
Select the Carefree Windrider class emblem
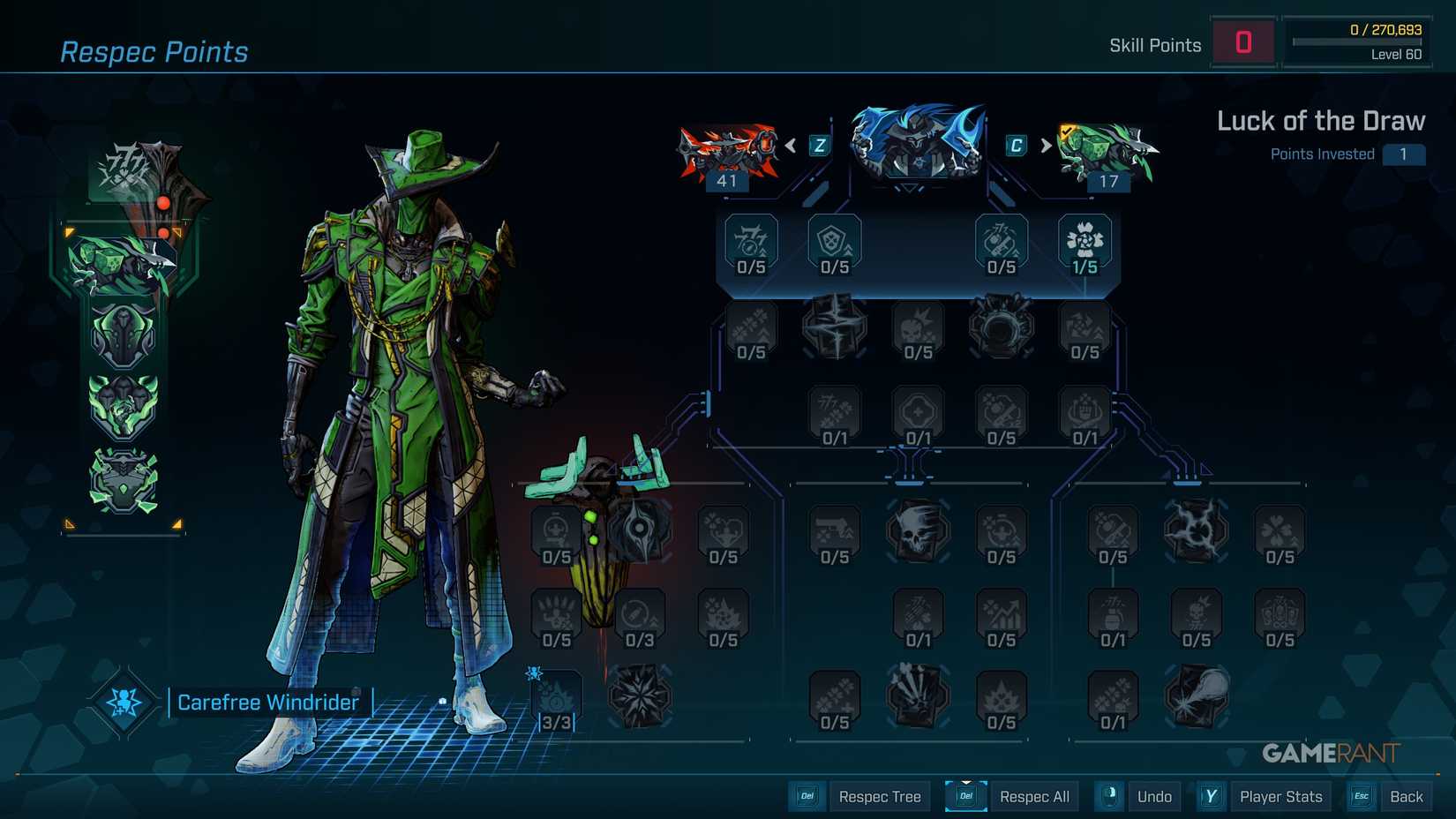point(124,702)
